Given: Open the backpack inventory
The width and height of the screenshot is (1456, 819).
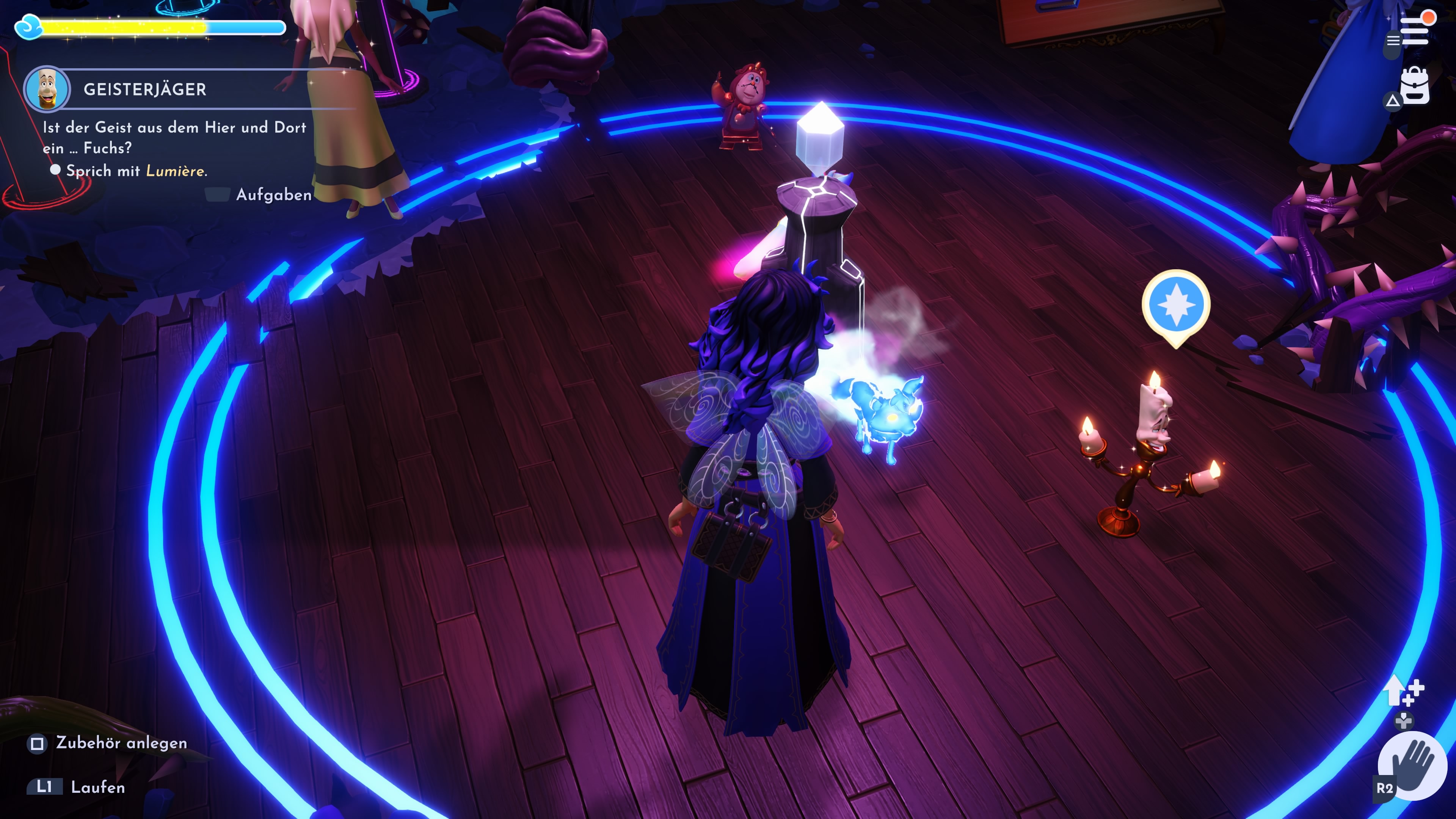Looking at the screenshot, I should tap(1415, 86).
